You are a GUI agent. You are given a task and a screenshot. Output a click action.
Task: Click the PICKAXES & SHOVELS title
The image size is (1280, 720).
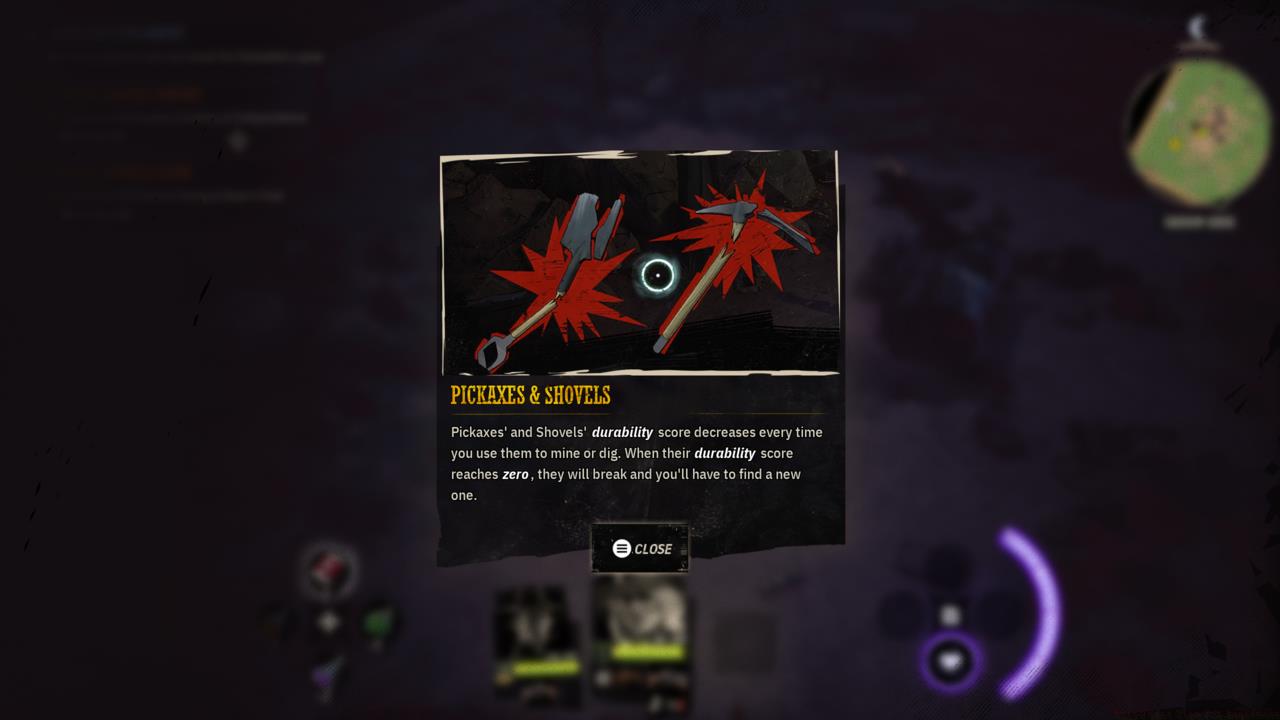pos(531,395)
